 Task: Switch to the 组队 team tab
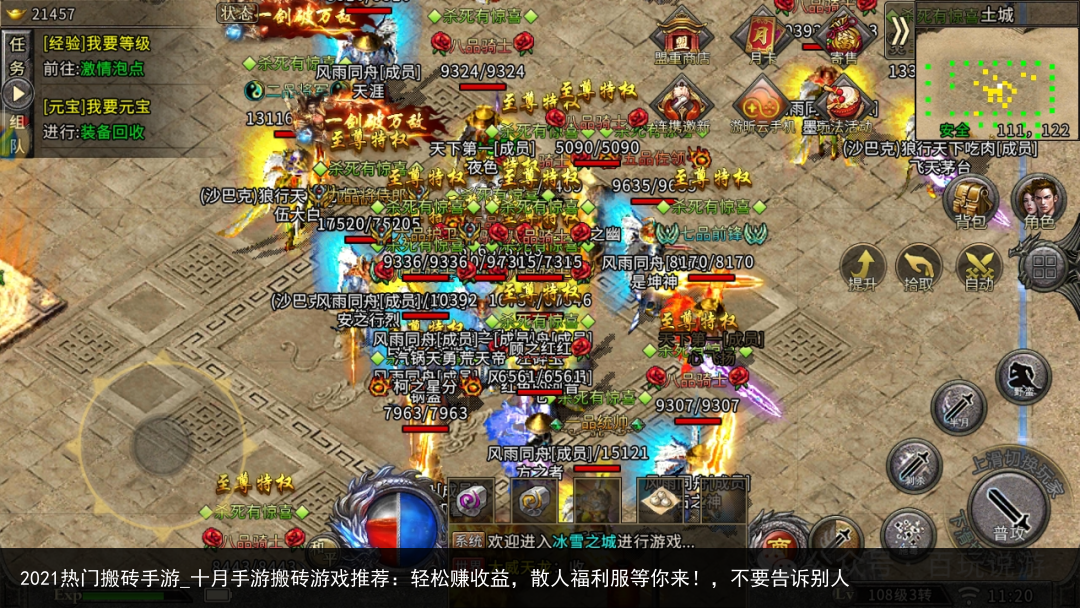pyautogui.click(x=17, y=132)
